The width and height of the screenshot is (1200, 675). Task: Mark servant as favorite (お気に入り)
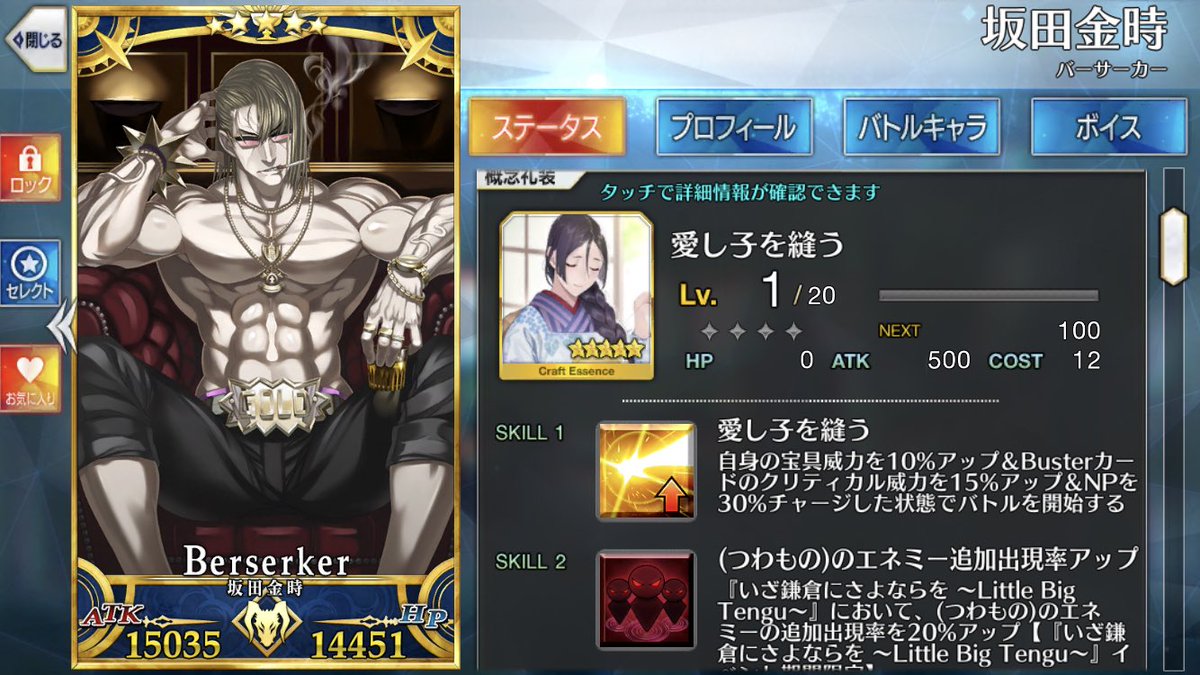(30, 380)
